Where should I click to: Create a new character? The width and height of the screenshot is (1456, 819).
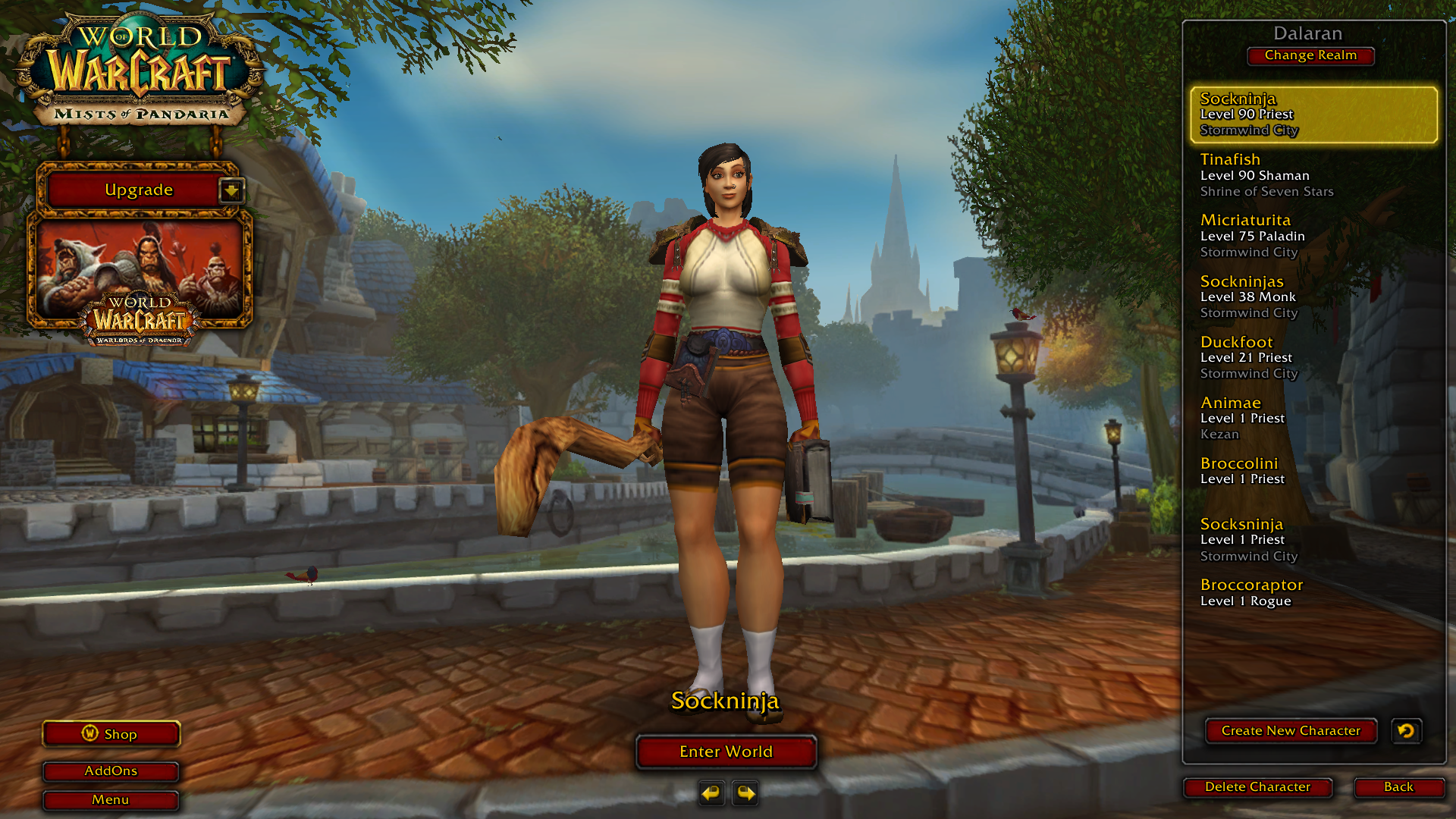pos(1291,731)
